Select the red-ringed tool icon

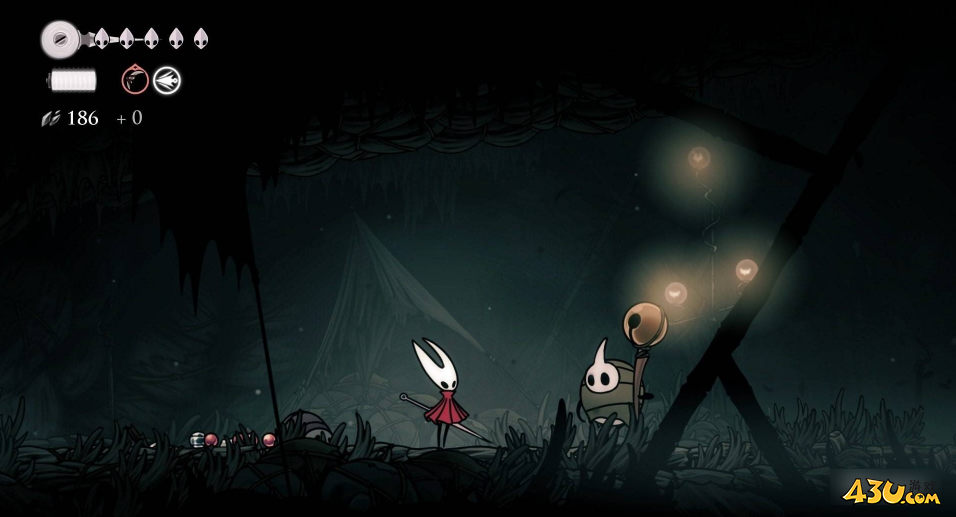click(x=135, y=80)
